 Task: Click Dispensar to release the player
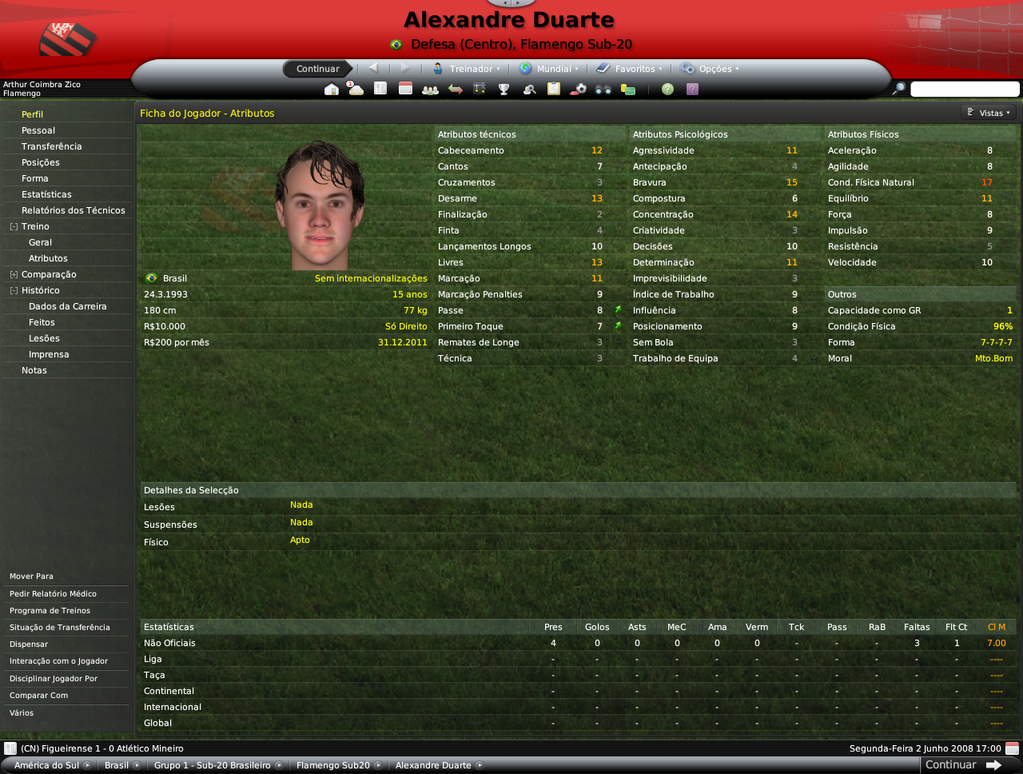coord(29,645)
